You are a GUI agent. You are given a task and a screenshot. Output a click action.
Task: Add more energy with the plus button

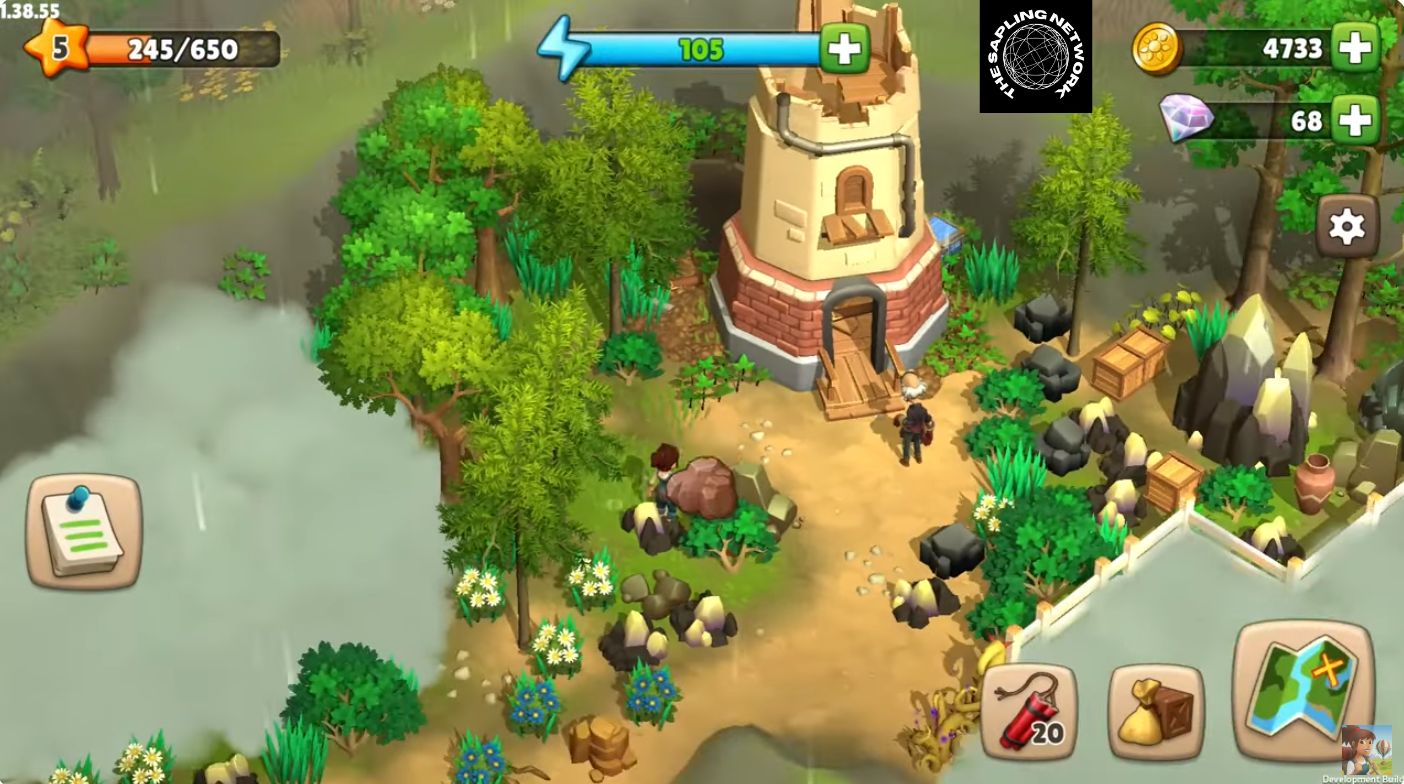pos(844,48)
